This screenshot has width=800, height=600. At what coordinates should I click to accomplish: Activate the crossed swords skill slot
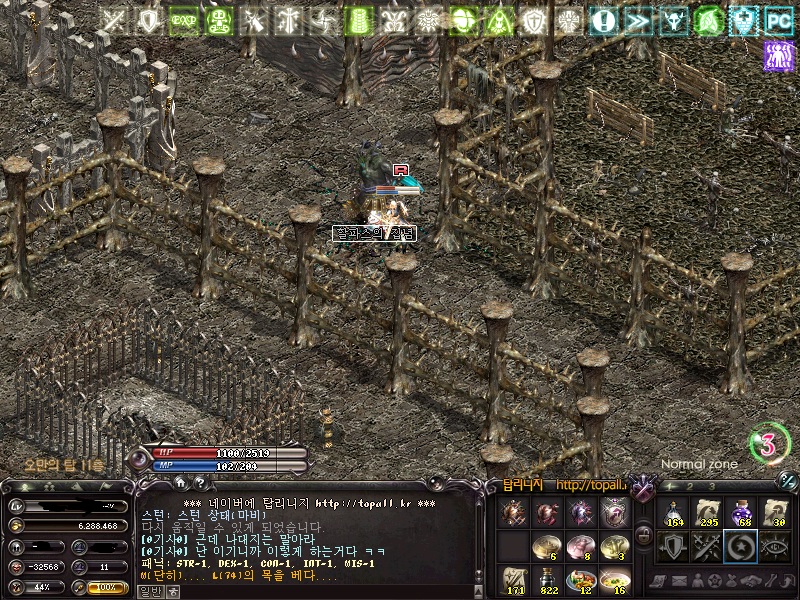click(707, 547)
